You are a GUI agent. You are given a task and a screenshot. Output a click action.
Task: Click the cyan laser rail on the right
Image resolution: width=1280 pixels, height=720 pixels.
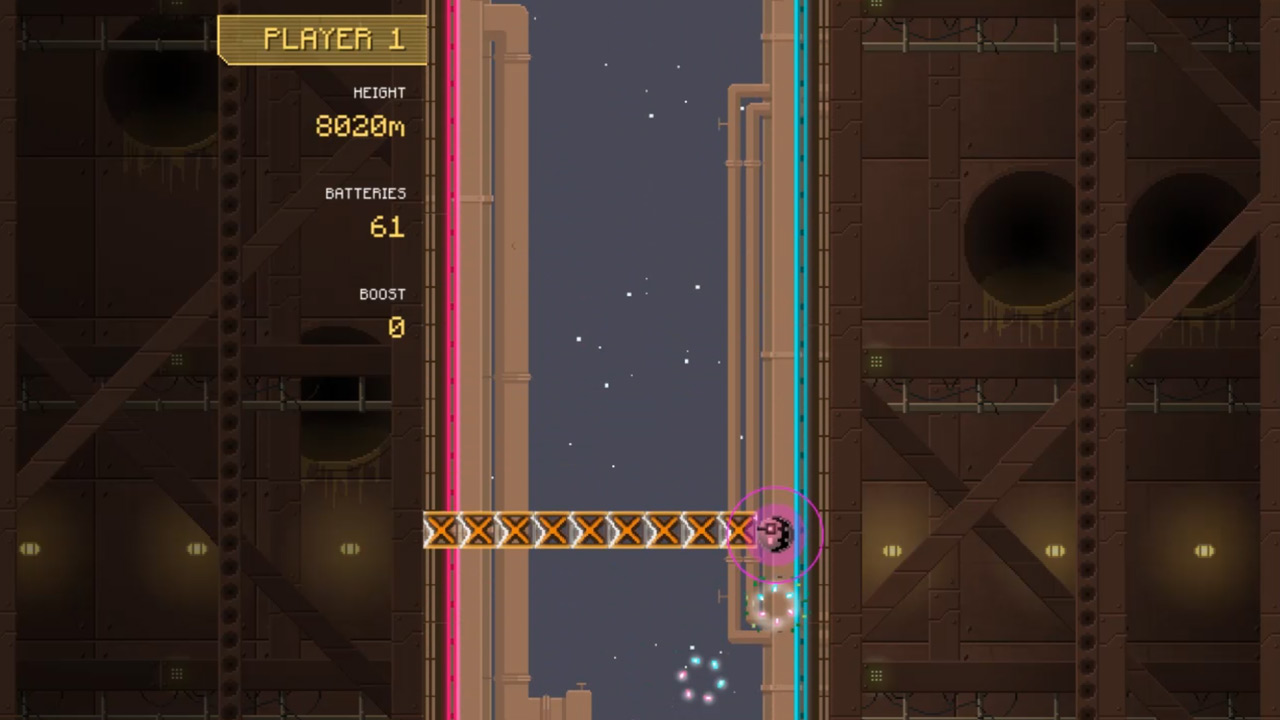800,300
